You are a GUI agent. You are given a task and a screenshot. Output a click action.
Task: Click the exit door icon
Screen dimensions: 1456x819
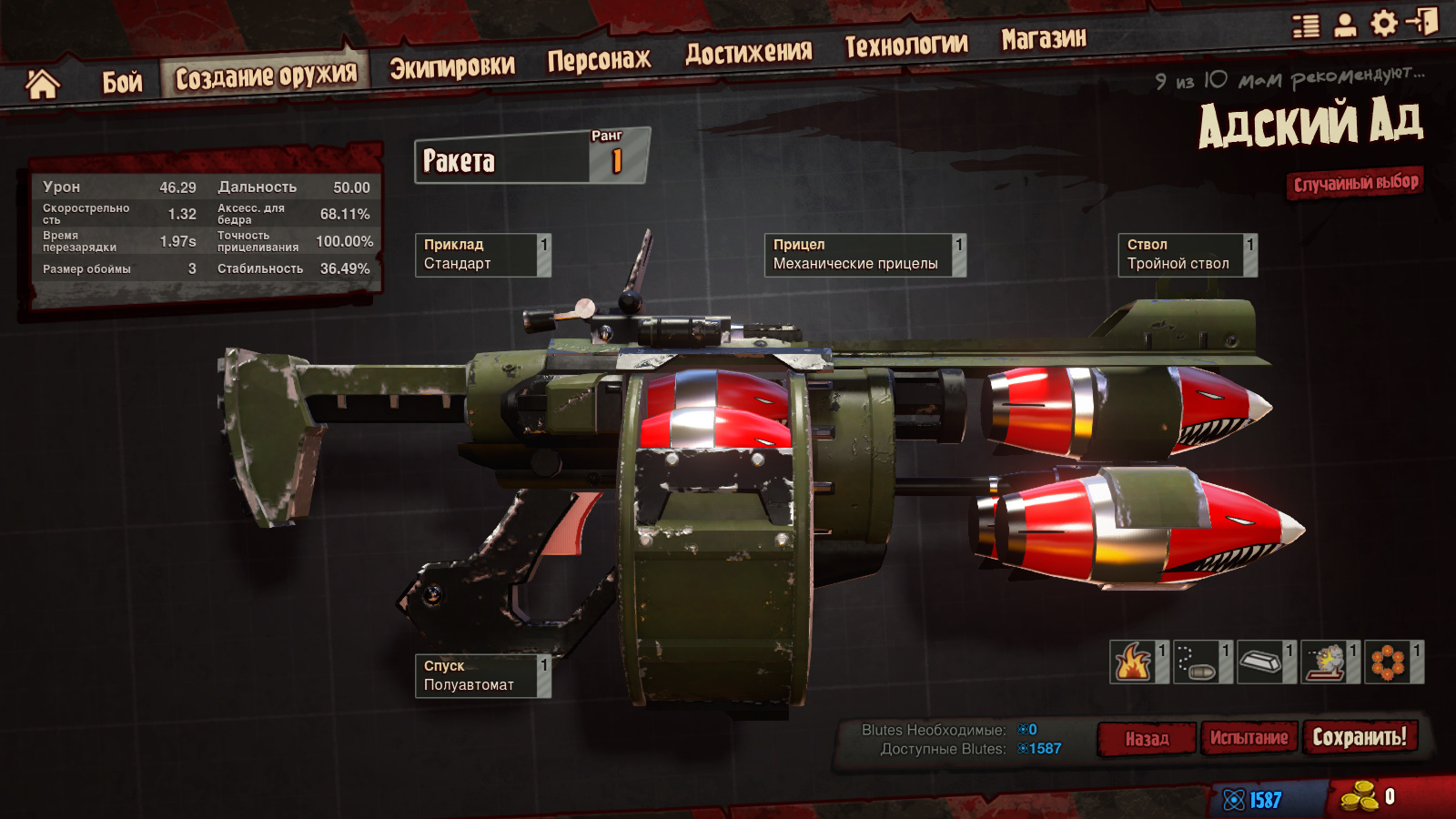[1422, 21]
